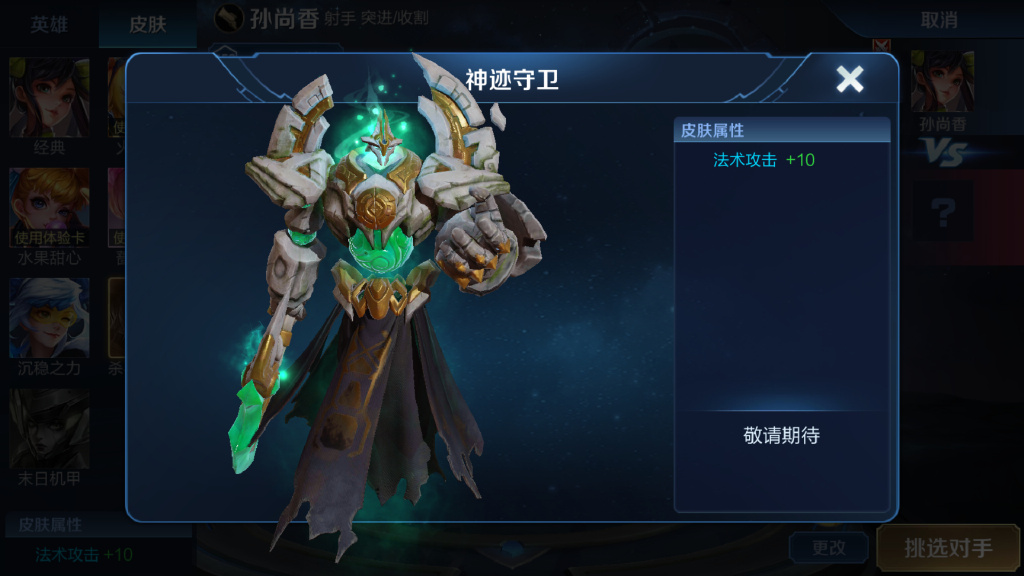Pick the 末日机甲 skin thumbnail
The width and height of the screenshot is (1024, 576).
(49, 428)
